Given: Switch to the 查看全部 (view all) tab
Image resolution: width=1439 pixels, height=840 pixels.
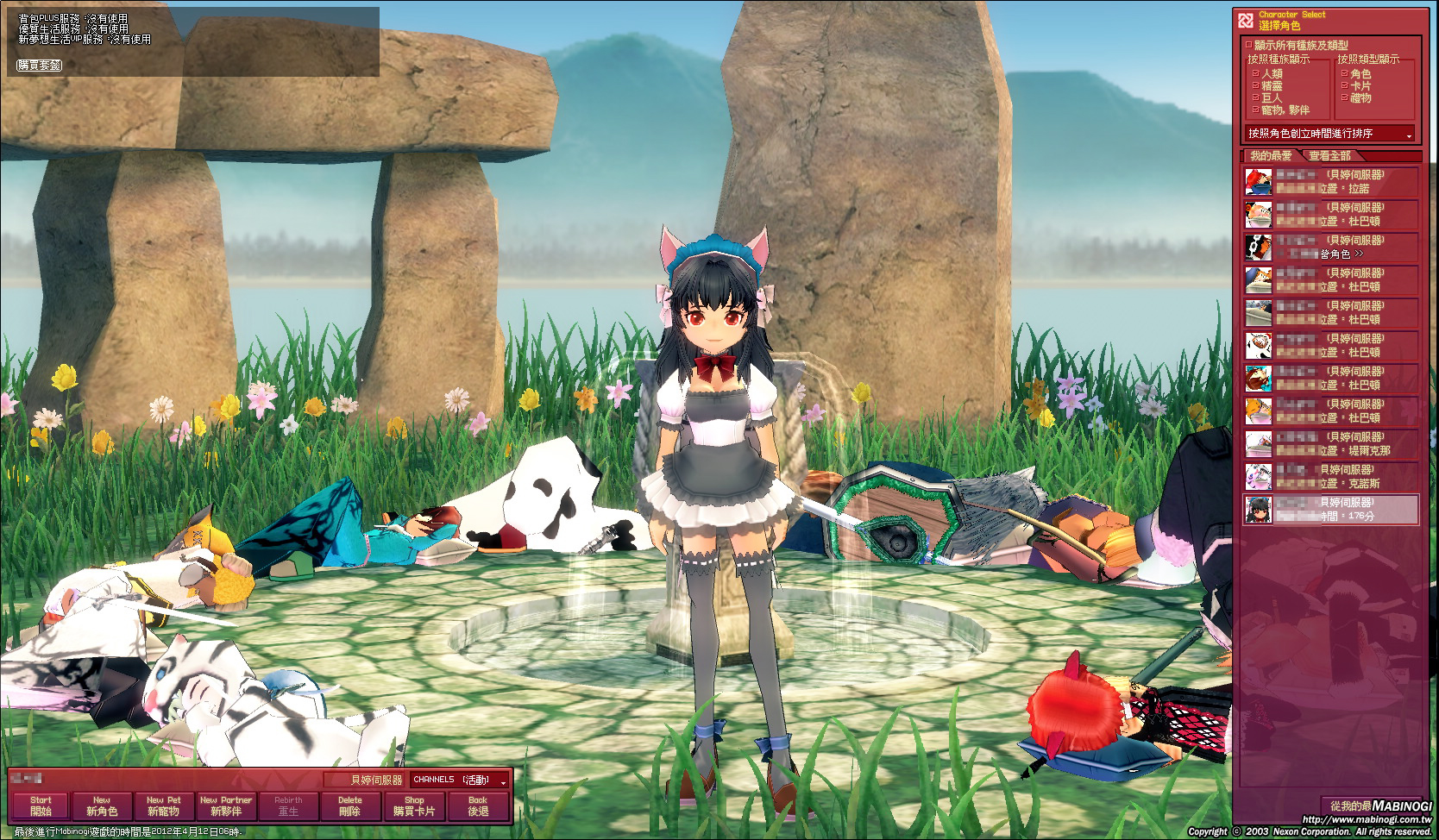Looking at the screenshot, I should [1329, 156].
